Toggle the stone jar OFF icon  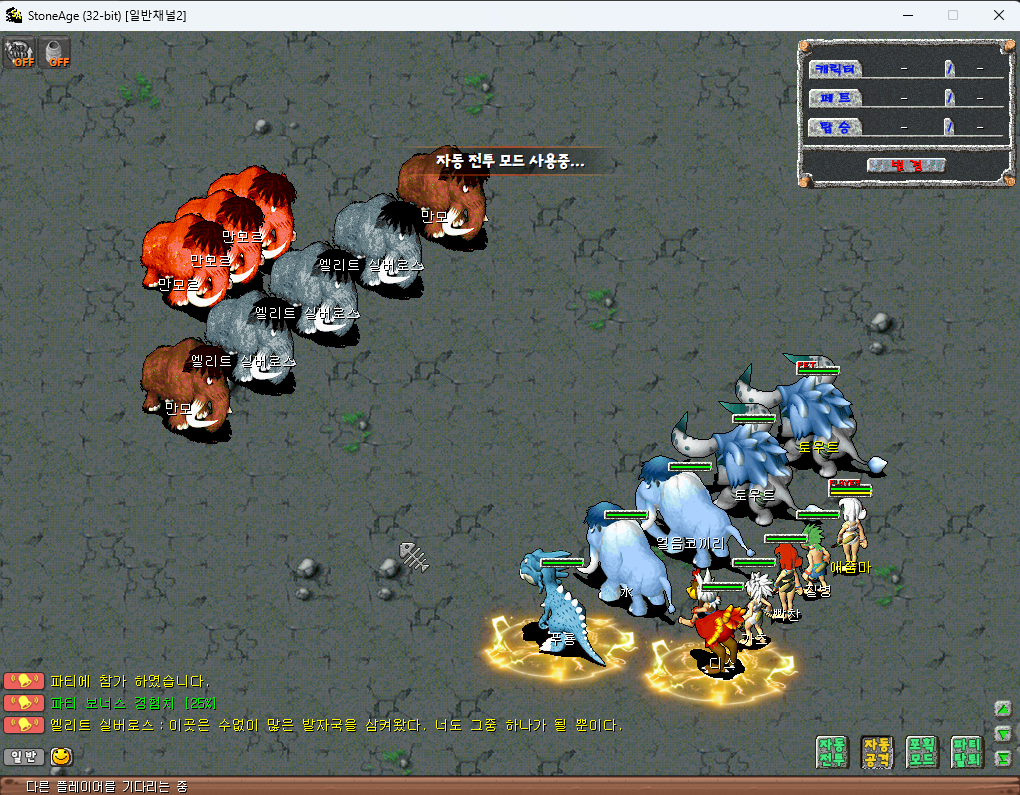[56, 52]
